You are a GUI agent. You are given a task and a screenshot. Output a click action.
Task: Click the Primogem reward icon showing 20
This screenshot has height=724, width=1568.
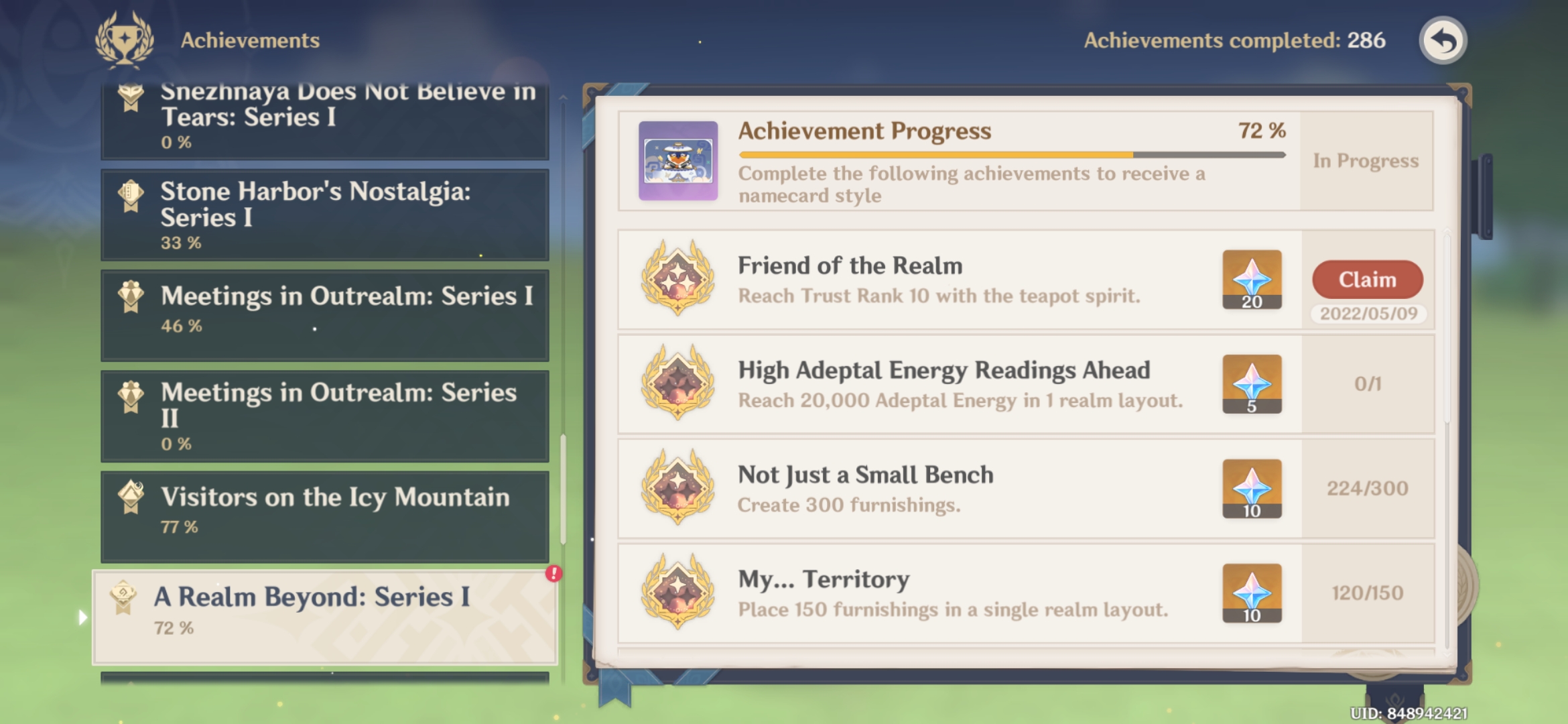point(1252,280)
